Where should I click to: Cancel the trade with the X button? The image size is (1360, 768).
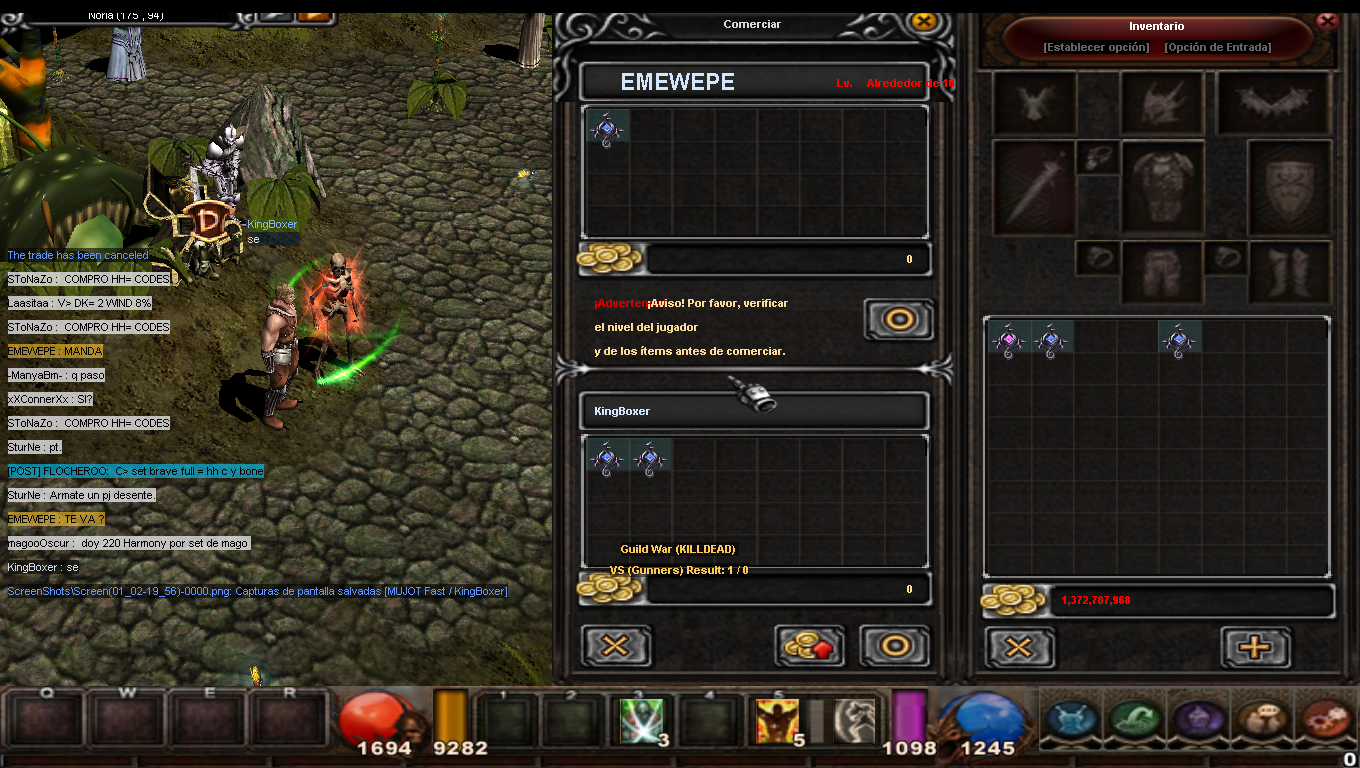click(616, 646)
